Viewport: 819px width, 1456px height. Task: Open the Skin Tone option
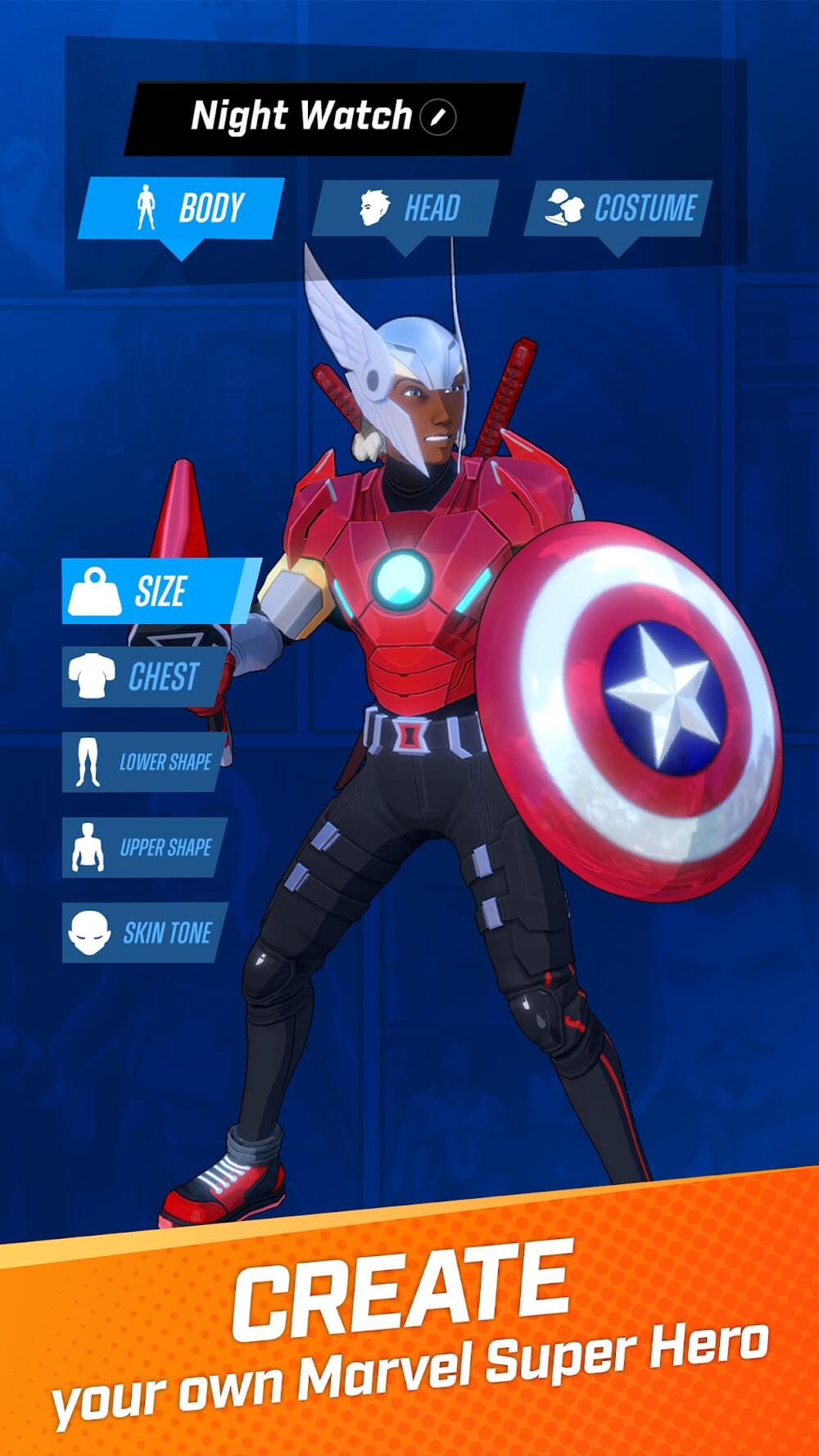tap(144, 933)
